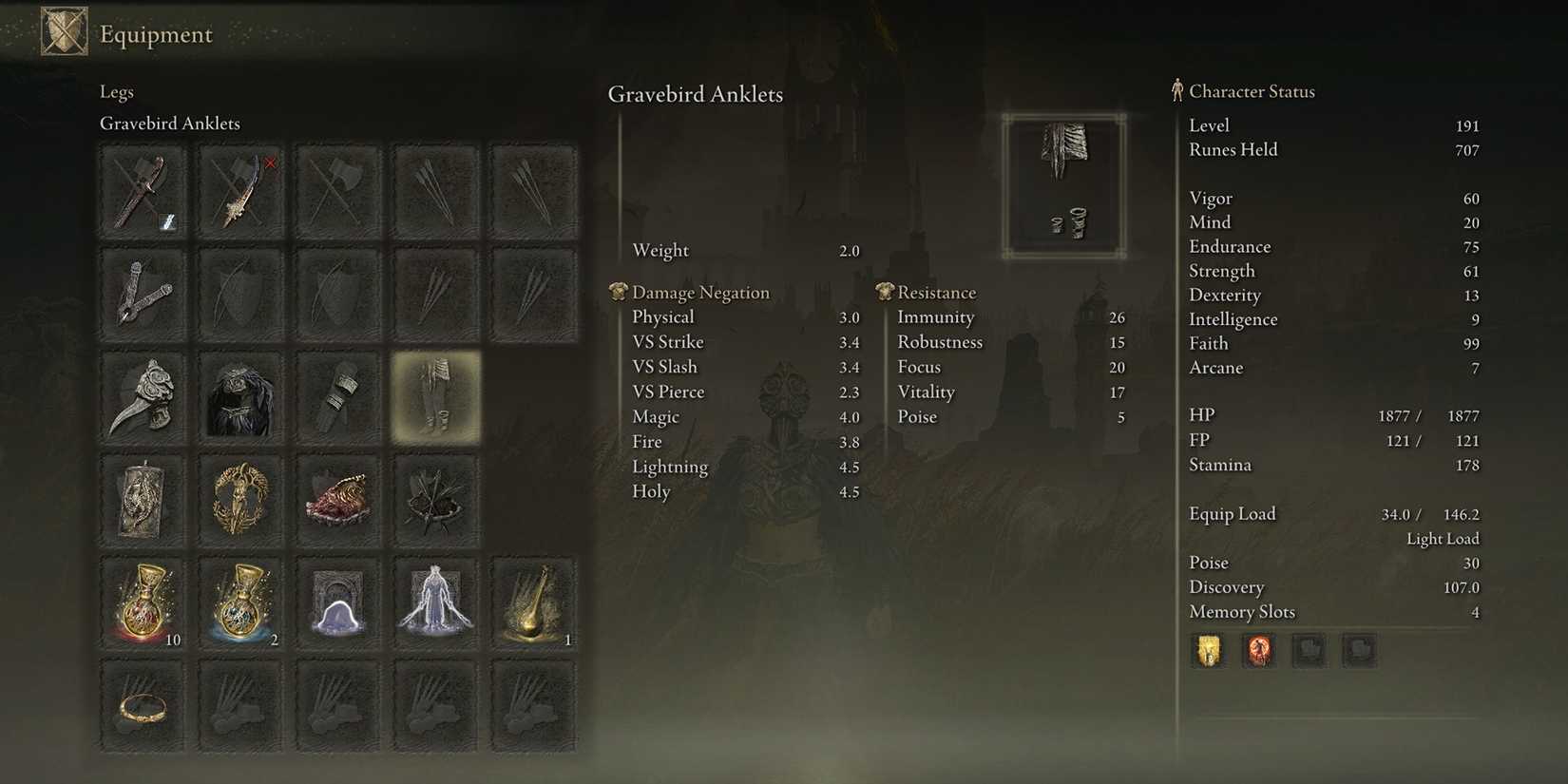Click the figure icon beside Character Status
The image size is (1568, 784).
[x=1177, y=90]
